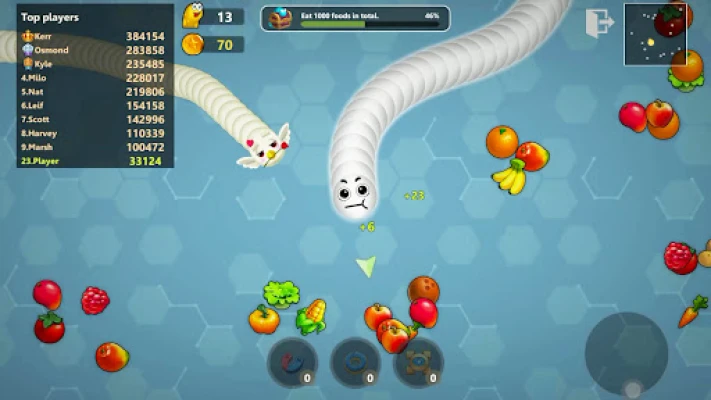Tap the virtual joystick pad
This screenshot has width=711, height=400.
626,353
